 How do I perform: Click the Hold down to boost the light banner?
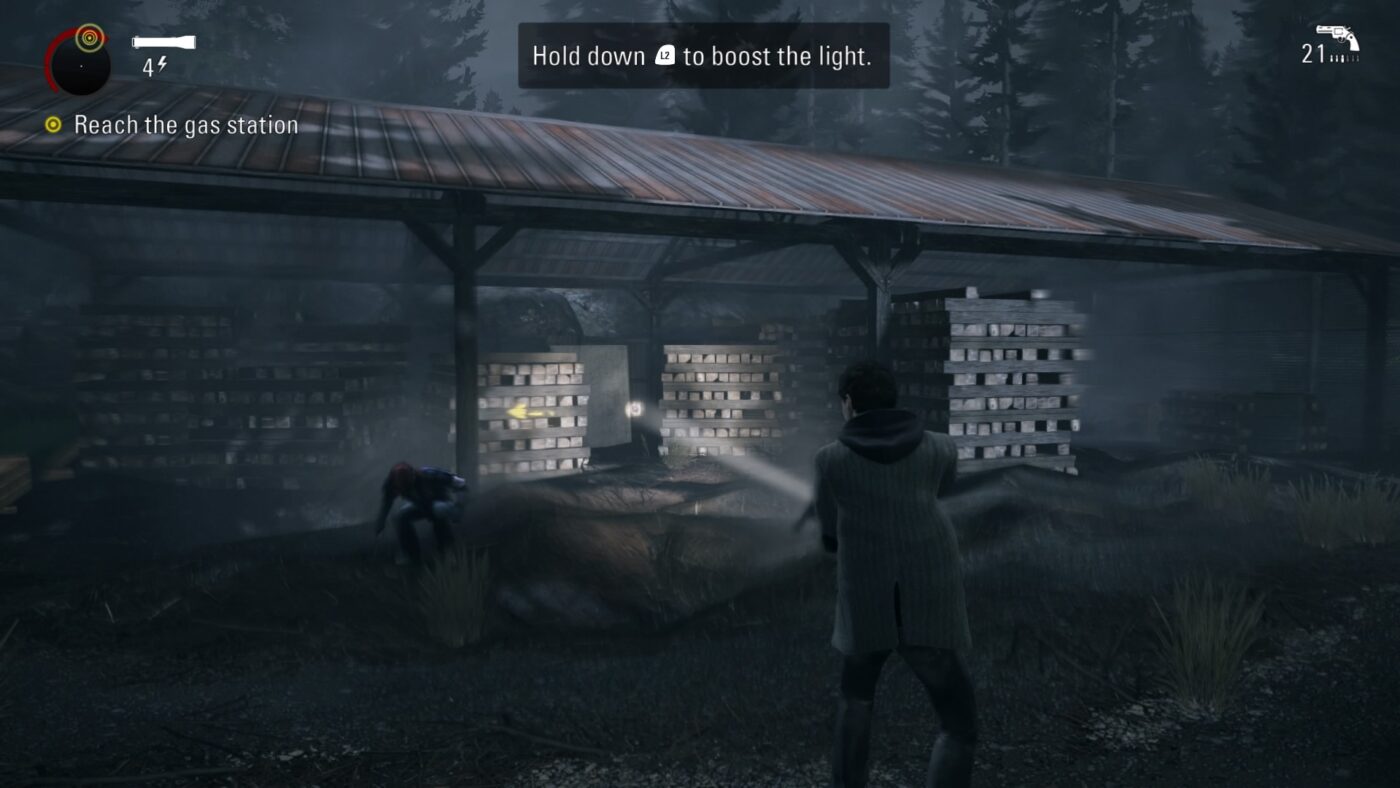pyautogui.click(x=700, y=56)
